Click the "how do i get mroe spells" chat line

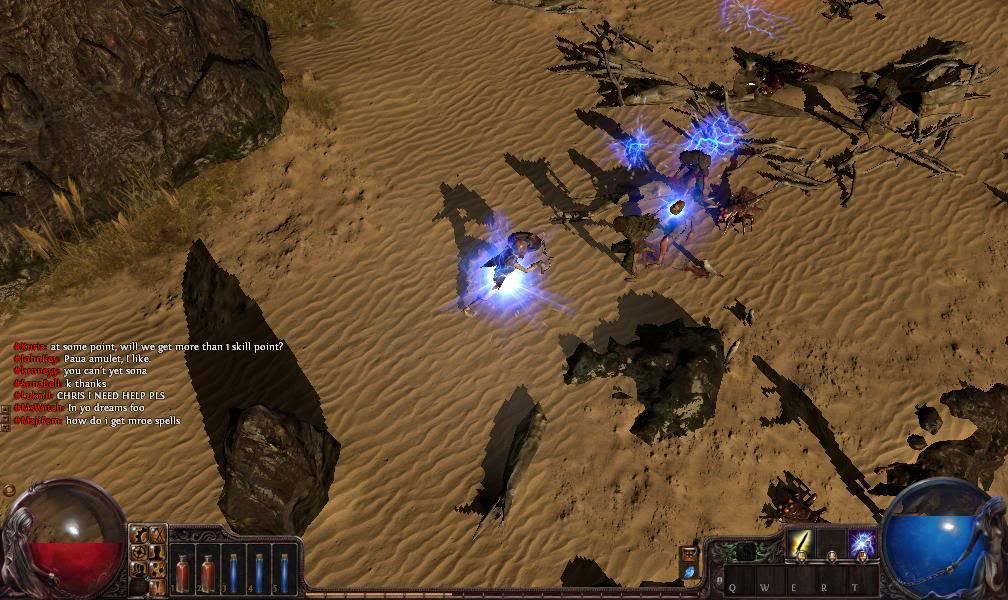(122, 421)
